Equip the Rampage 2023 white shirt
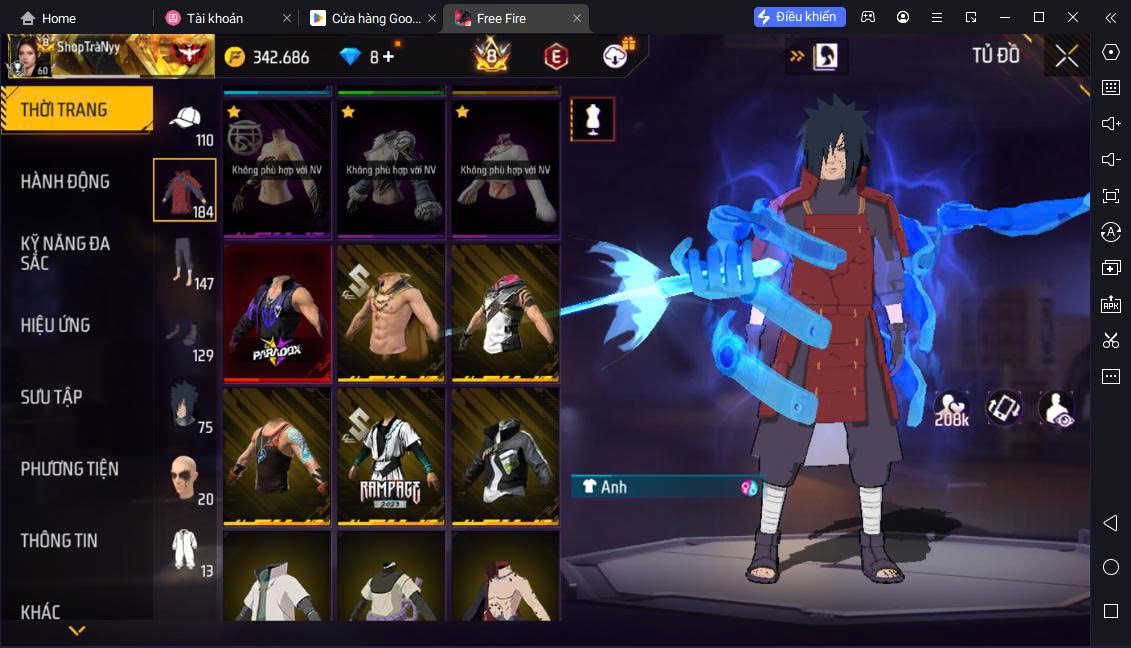This screenshot has width=1131, height=648. pyautogui.click(x=391, y=456)
